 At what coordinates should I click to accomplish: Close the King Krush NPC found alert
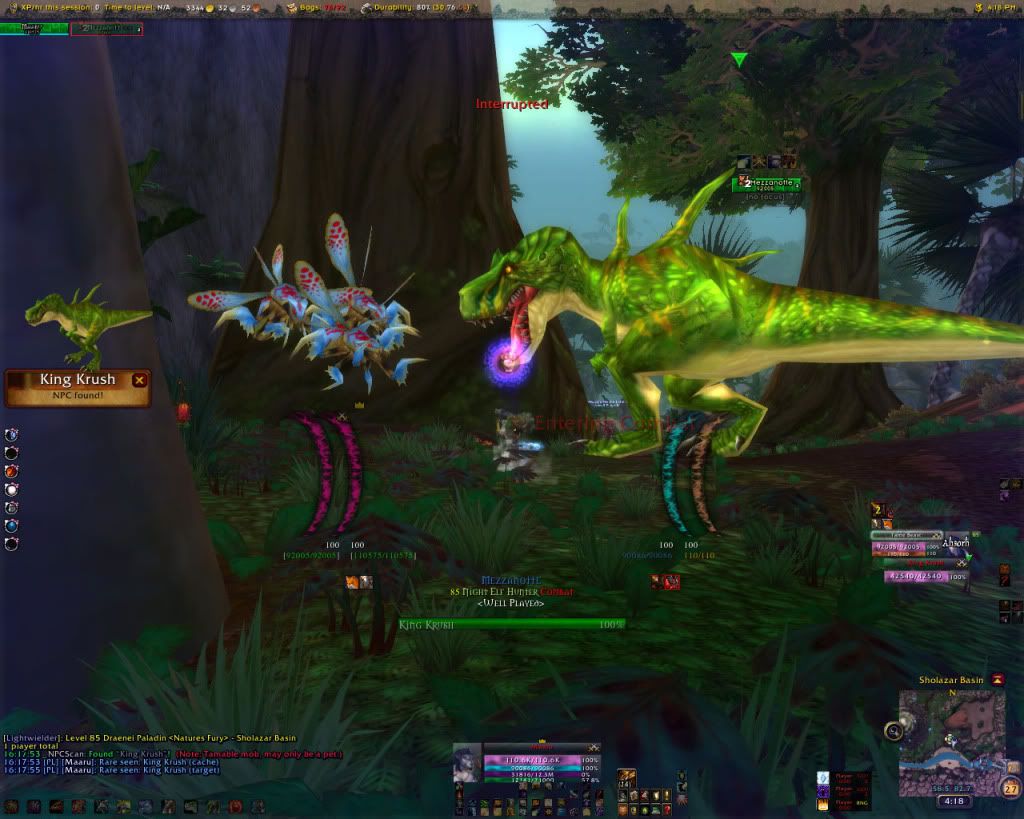tap(140, 380)
